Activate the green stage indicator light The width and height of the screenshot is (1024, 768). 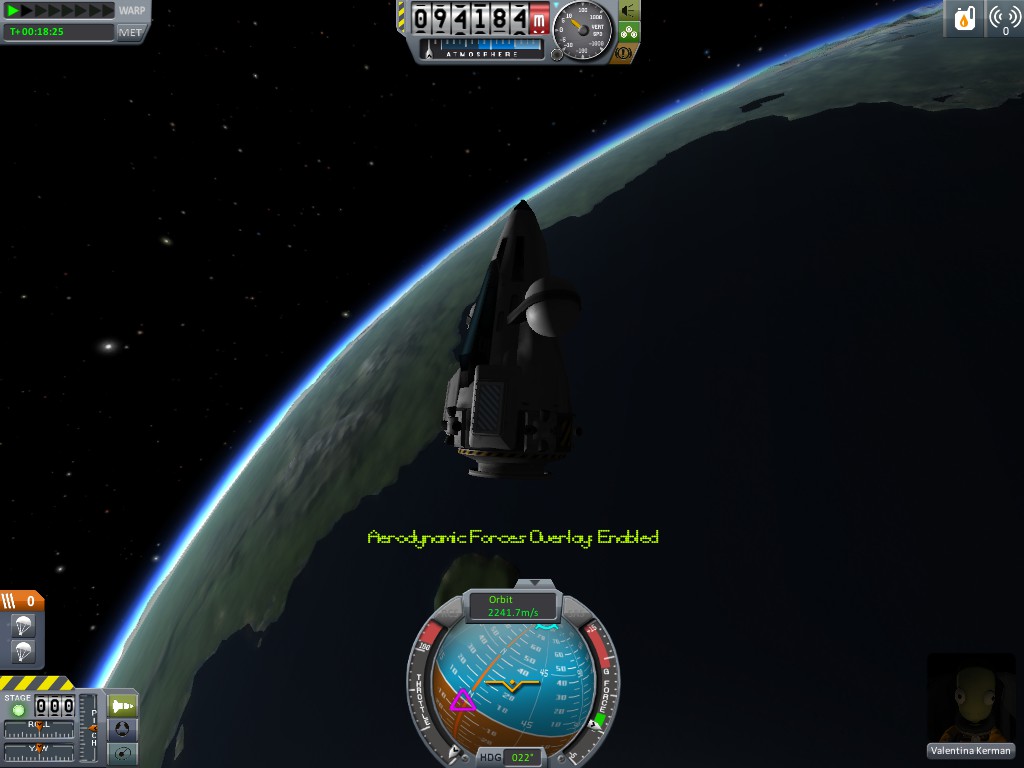click(x=18, y=710)
